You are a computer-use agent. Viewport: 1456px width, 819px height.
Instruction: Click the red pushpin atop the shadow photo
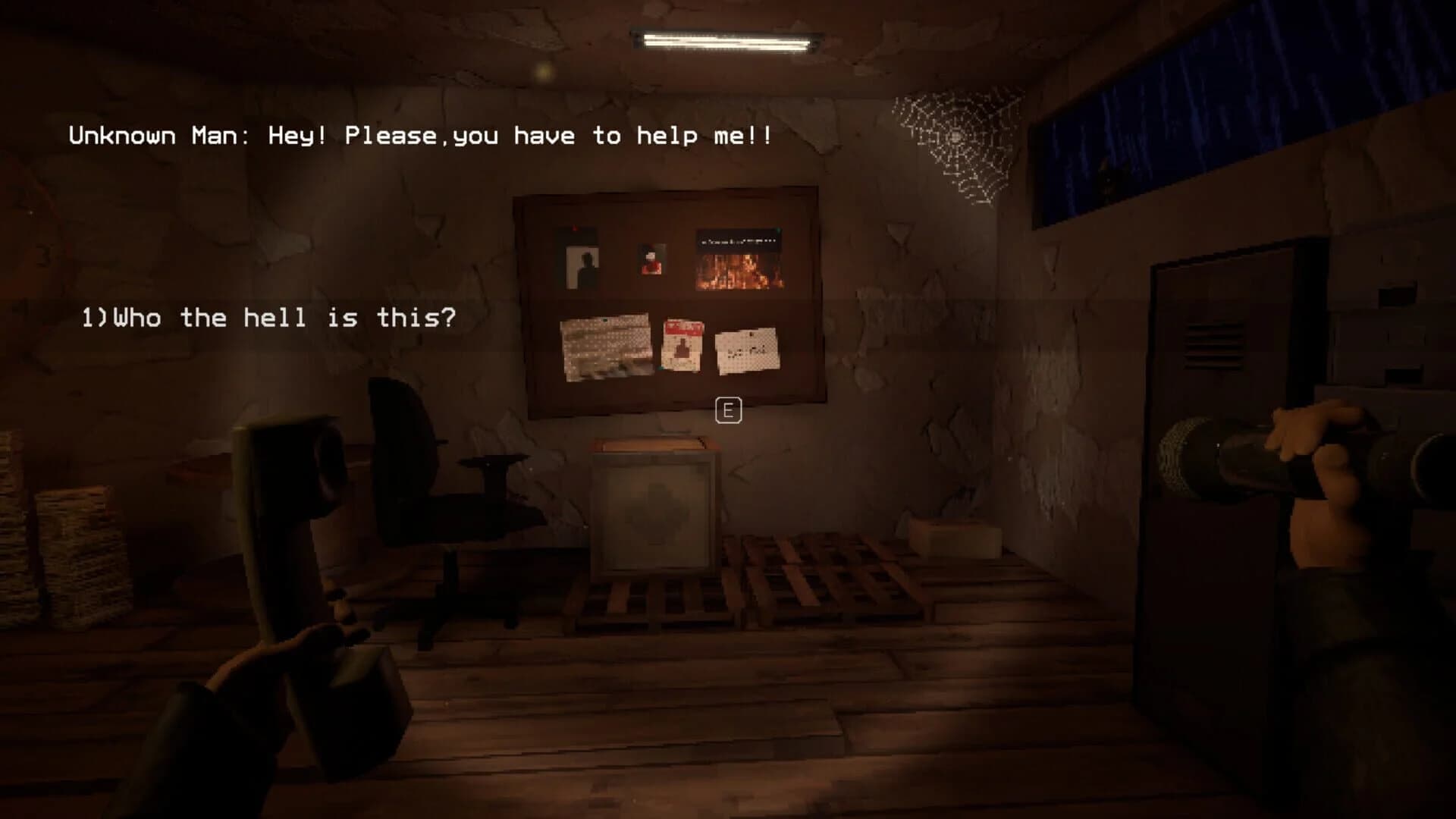click(575, 228)
